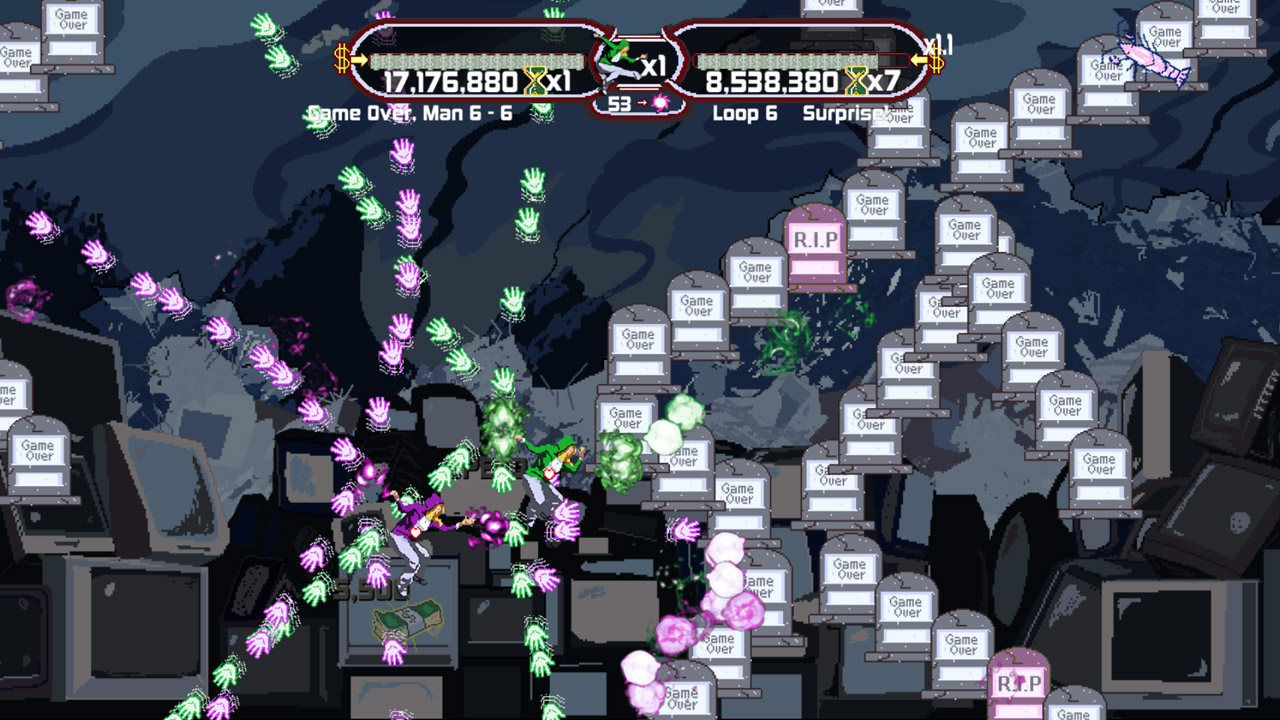This screenshot has width=1280, height=720.
Task: Click the yellow arrow pointing right of the dollar sign
Action: pyautogui.click(x=359, y=60)
